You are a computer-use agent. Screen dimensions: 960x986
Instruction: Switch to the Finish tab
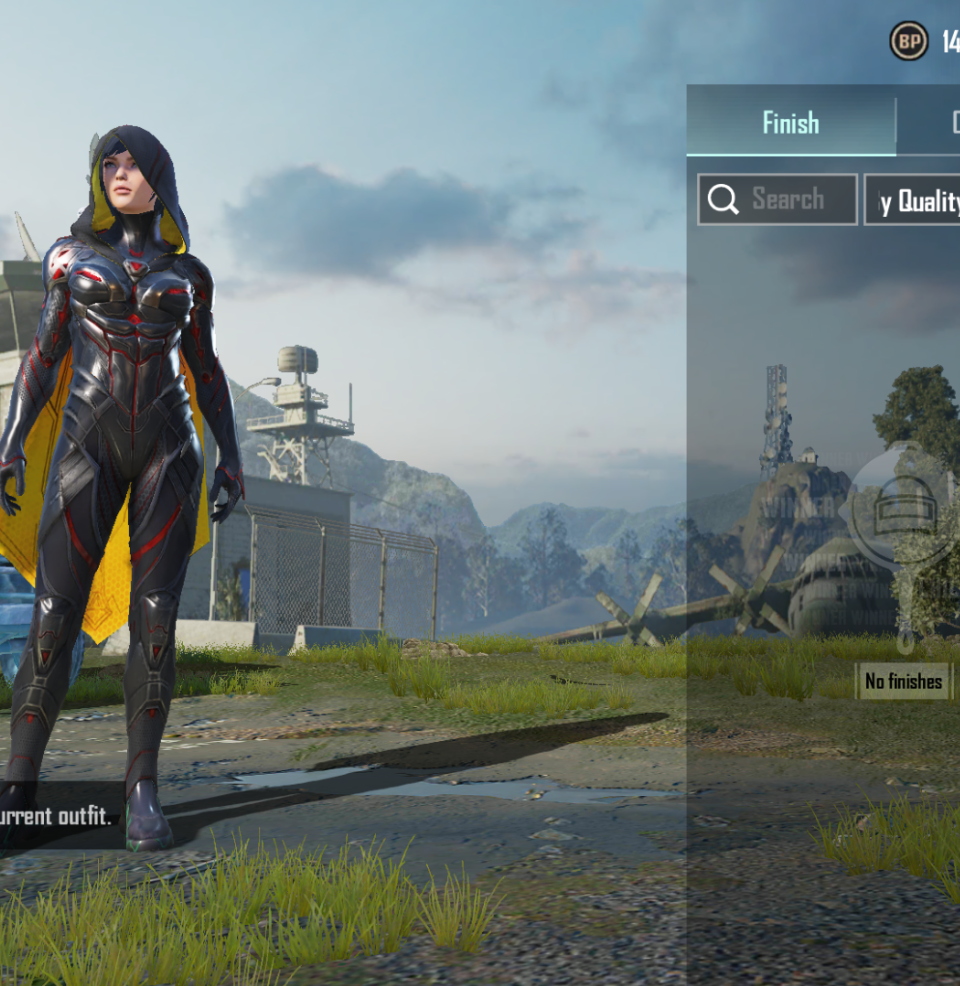(790, 123)
